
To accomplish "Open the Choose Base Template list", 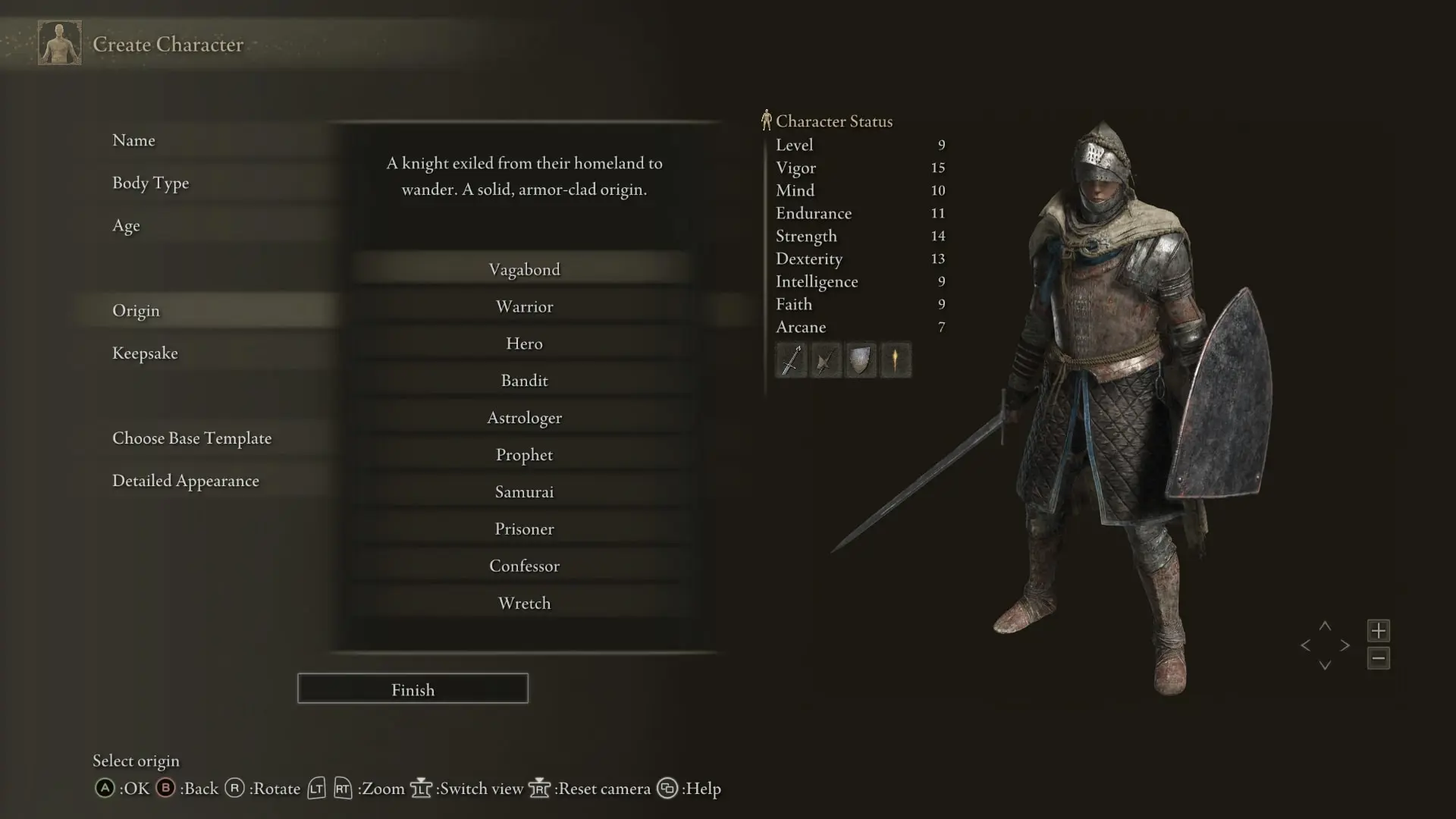I will pos(192,438).
